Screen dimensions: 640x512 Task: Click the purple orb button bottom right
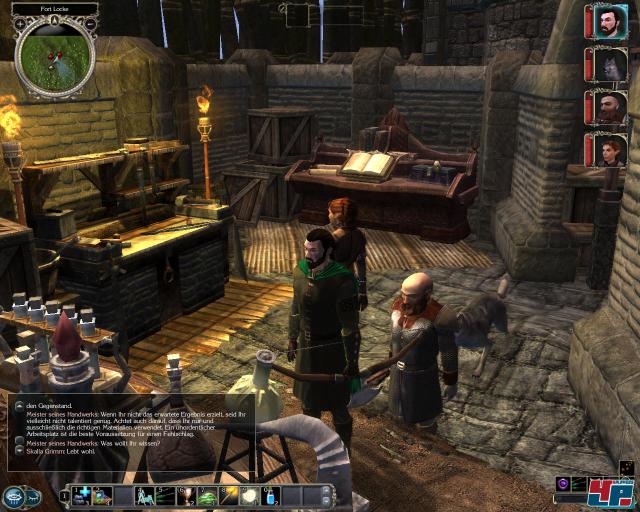coord(563,484)
